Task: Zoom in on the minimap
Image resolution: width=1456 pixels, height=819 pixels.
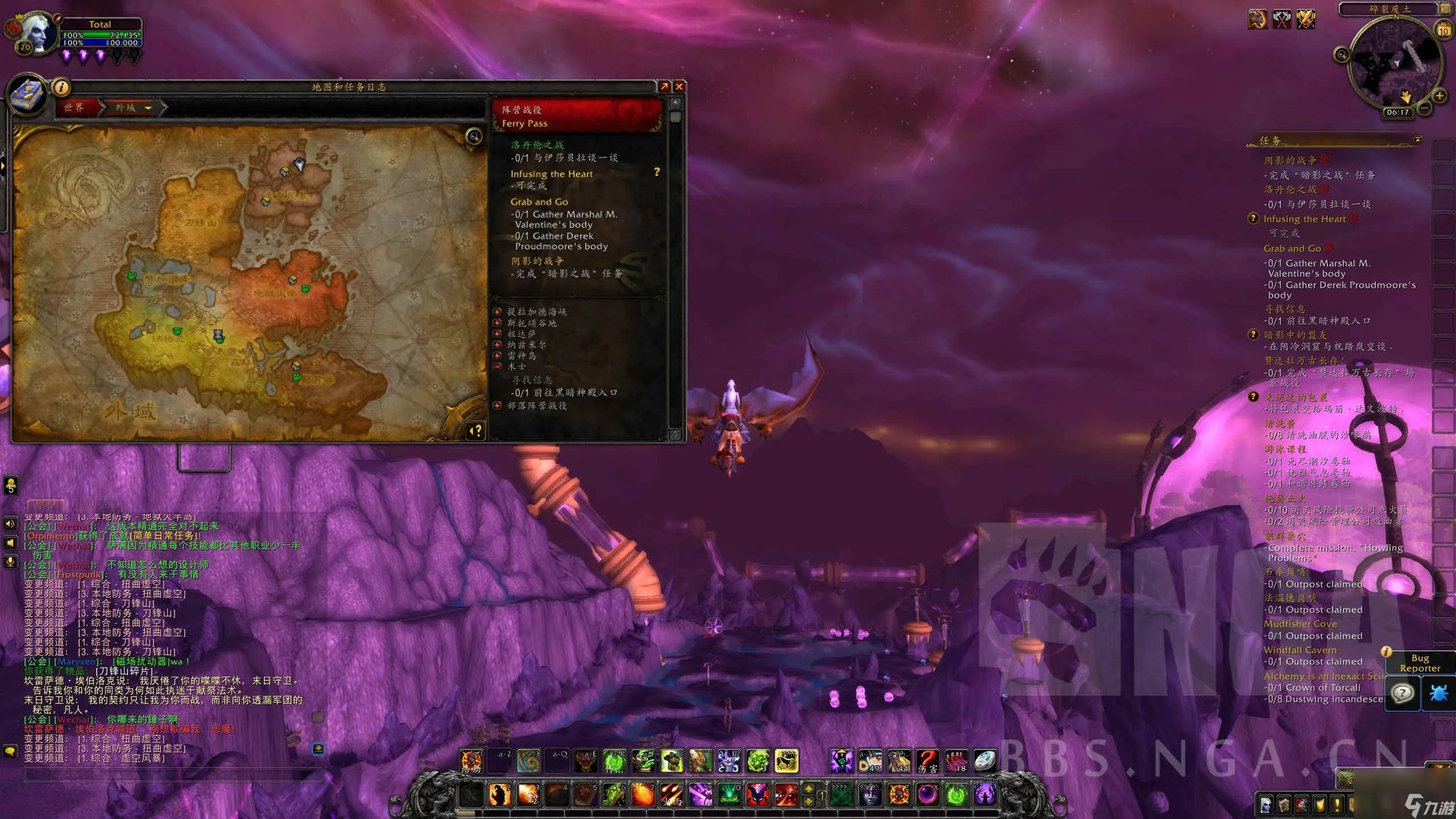Action: [x=1439, y=96]
